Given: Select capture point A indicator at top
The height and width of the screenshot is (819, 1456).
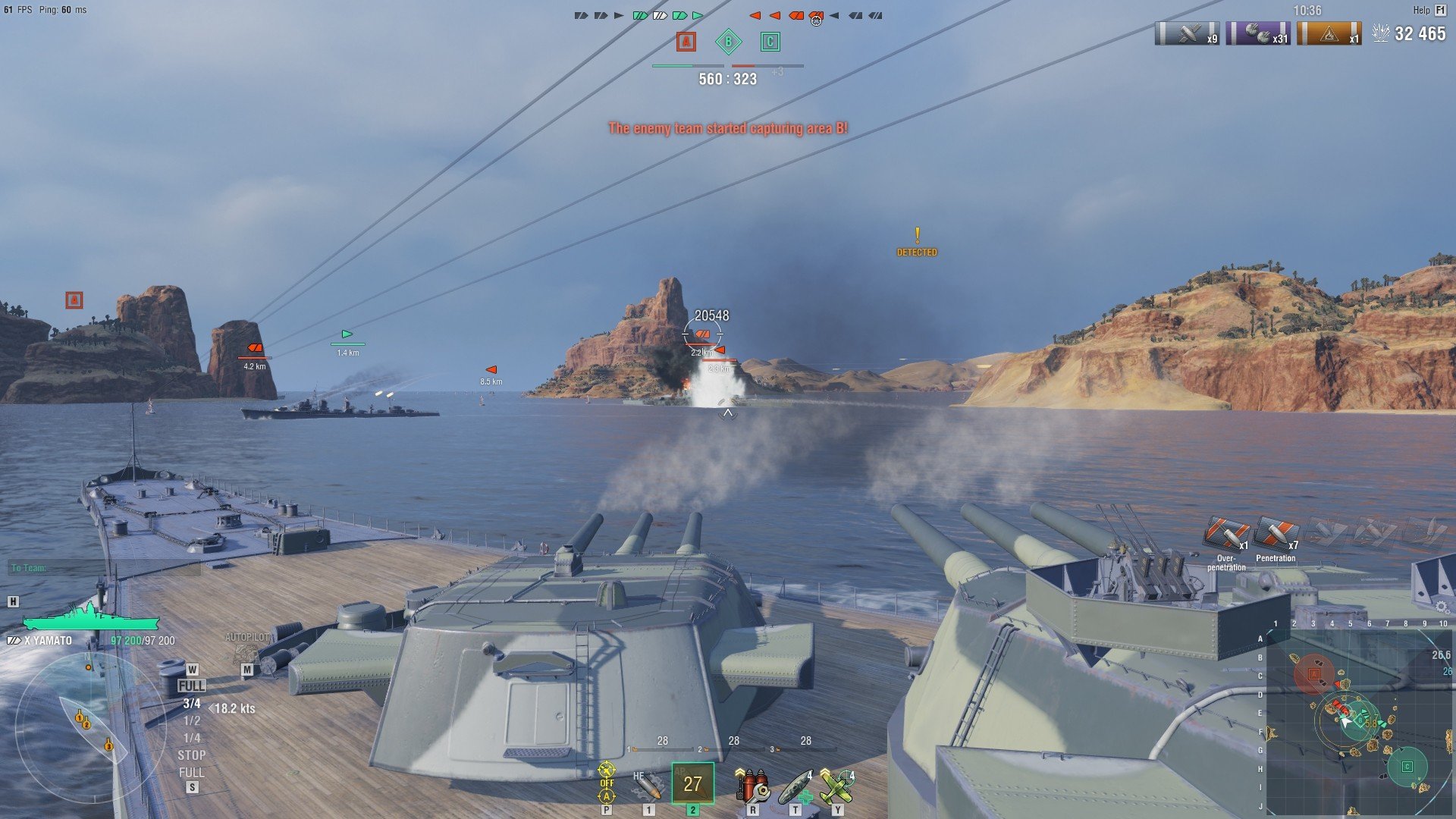Looking at the screenshot, I should 686,42.
